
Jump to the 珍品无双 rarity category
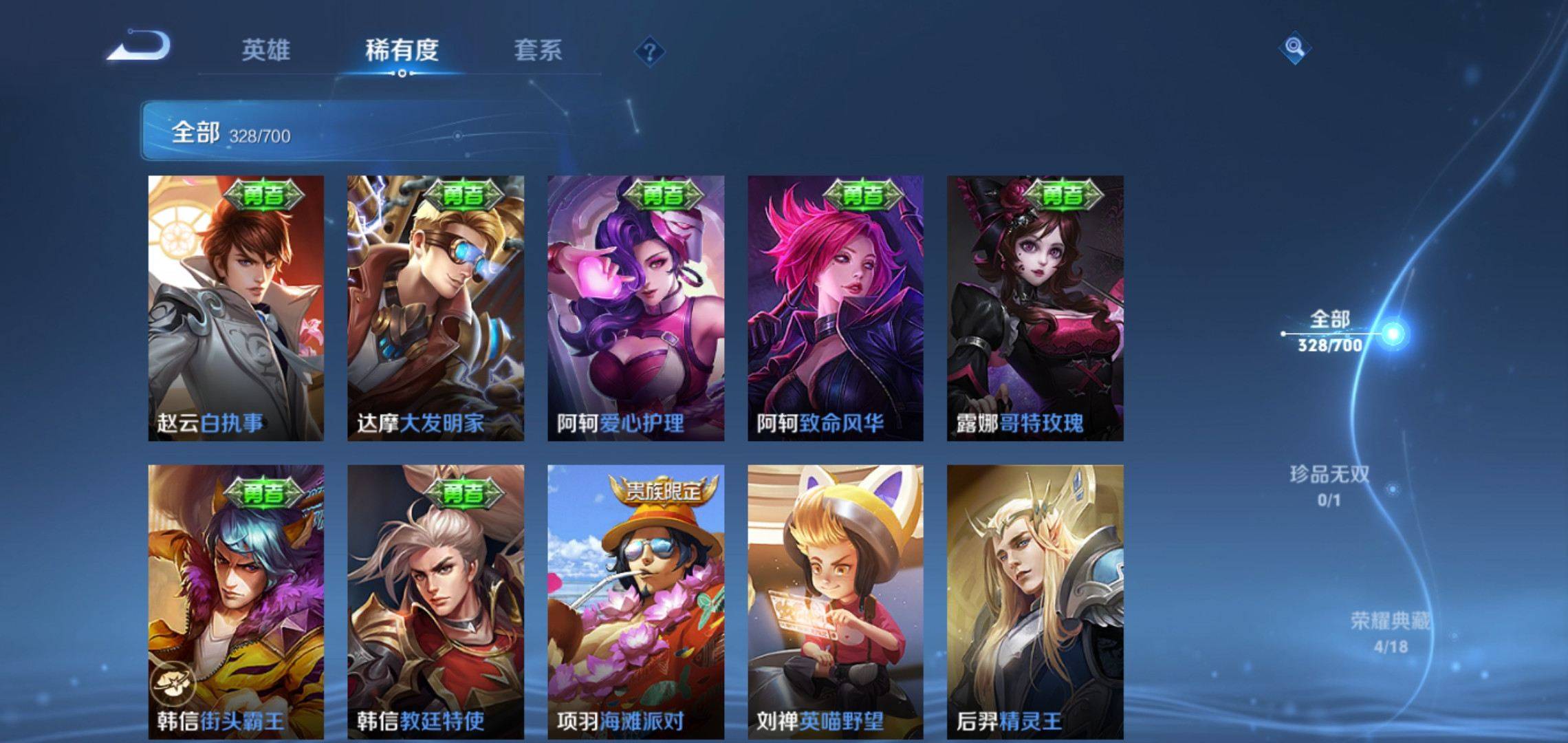[x=1329, y=485]
